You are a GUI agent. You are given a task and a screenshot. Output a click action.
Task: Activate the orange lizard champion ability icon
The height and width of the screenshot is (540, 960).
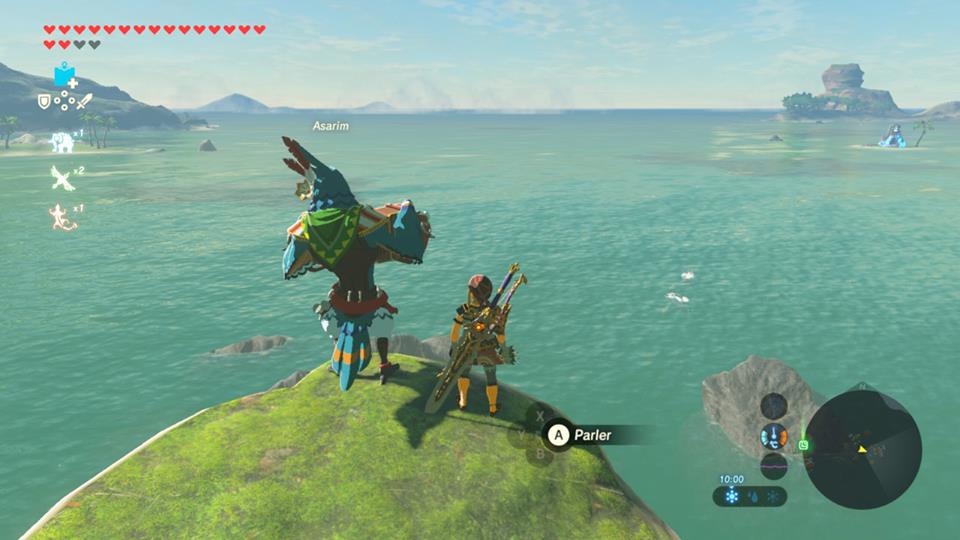point(62,215)
